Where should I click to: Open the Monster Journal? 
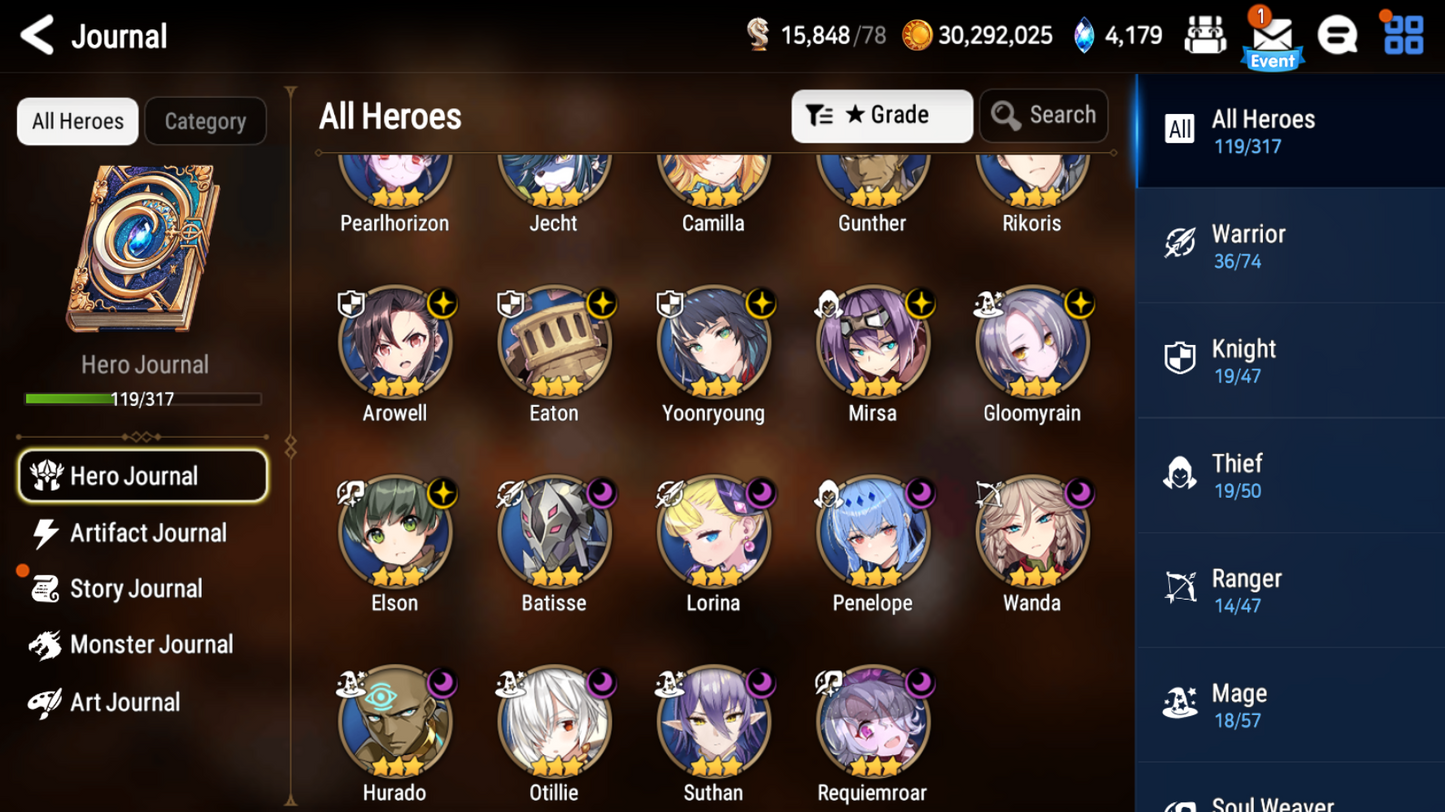[150, 645]
